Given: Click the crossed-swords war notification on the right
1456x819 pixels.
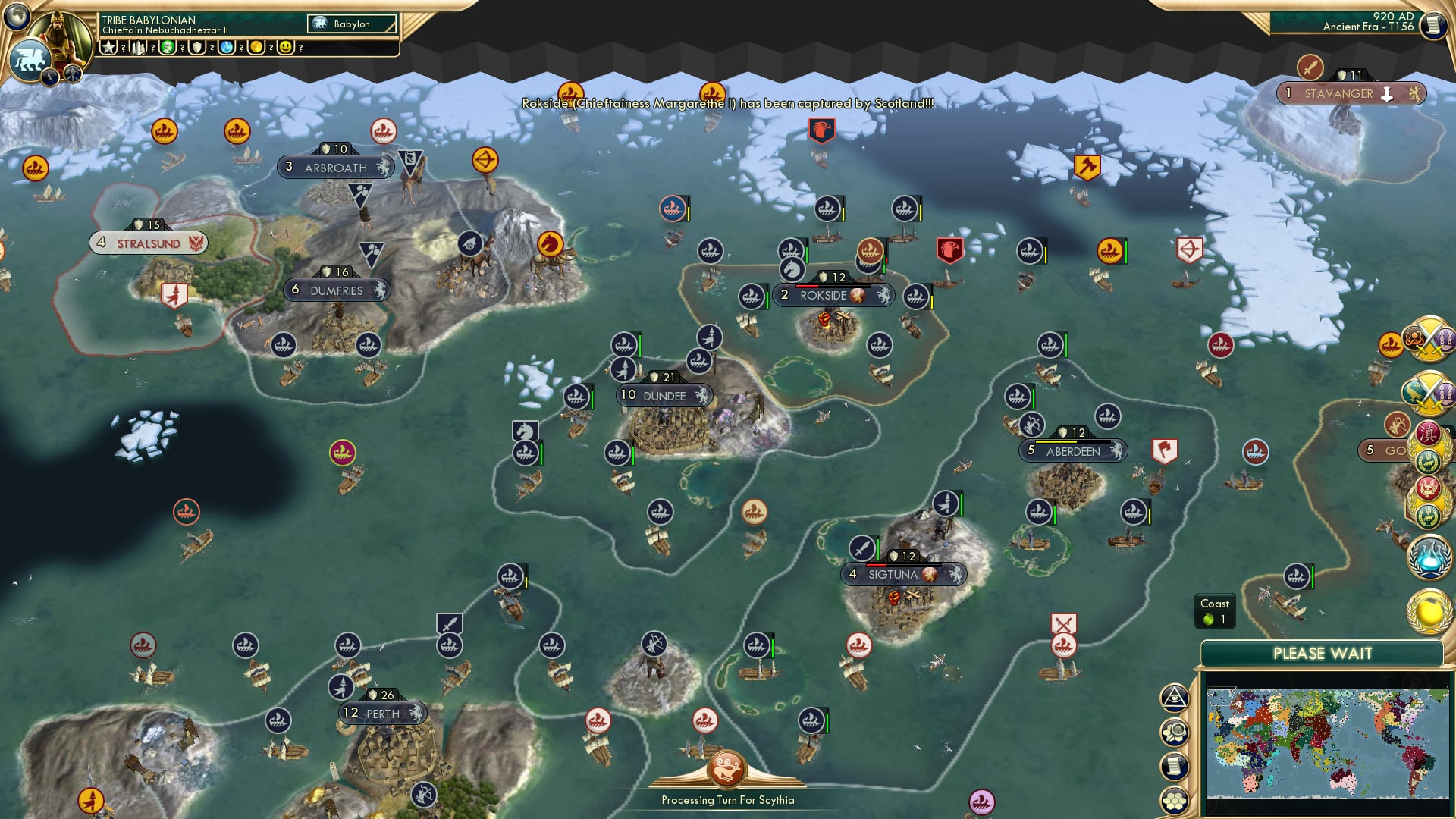Looking at the screenshot, I should (x=1430, y=345).
